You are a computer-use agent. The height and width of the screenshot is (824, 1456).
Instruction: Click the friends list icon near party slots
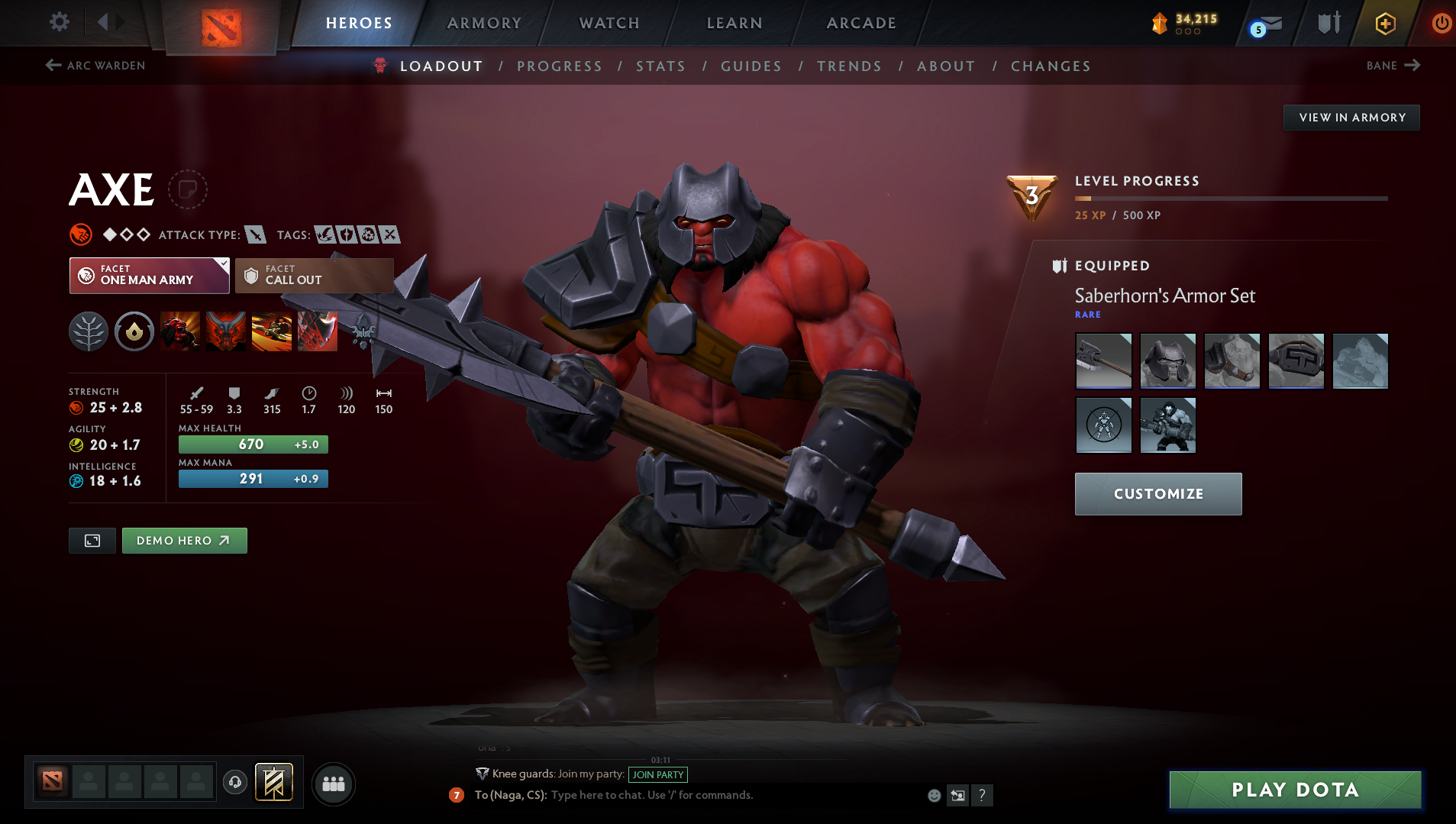[333, 784]
